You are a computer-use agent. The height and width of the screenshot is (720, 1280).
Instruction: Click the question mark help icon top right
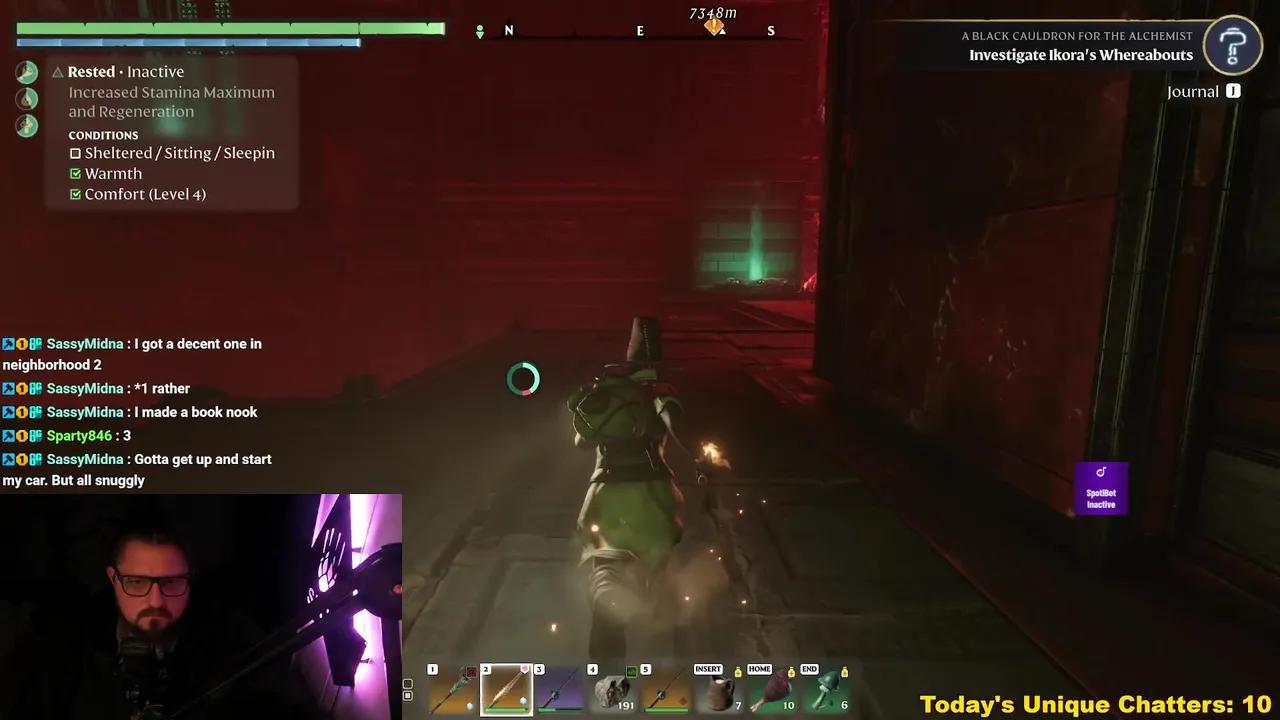coord(1233,44)
